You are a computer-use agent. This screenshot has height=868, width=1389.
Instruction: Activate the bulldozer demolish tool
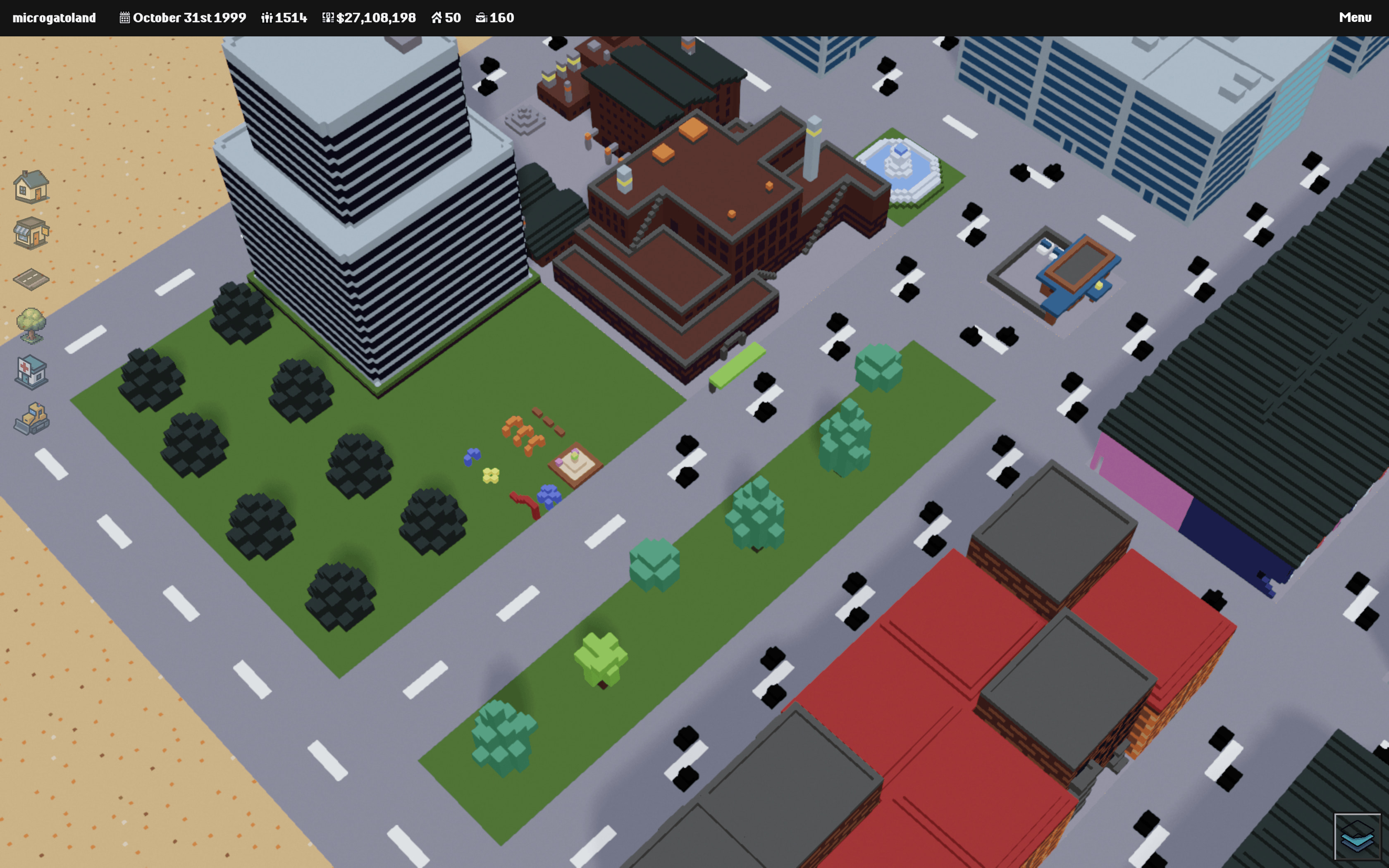click(x=31, y=418)
